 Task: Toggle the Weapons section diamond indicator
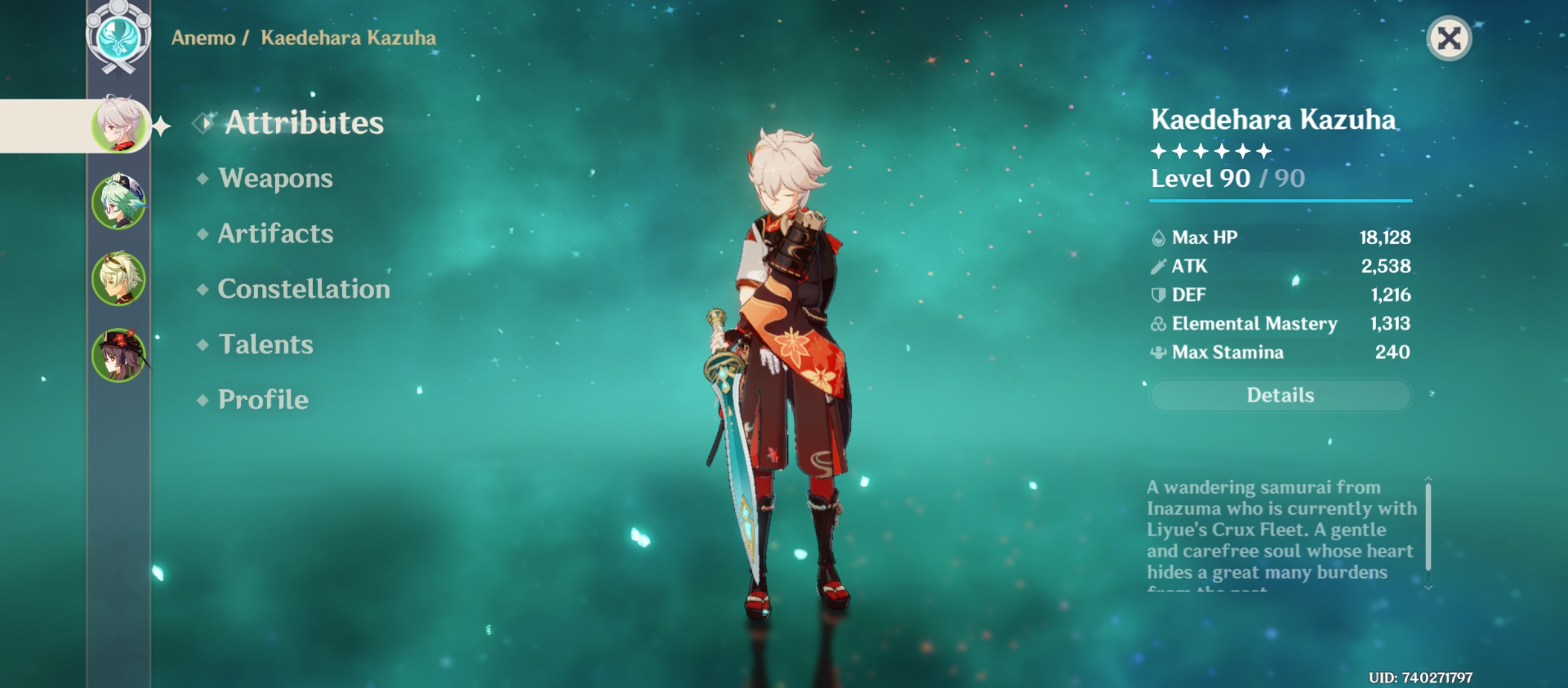[x=203, y=179]
